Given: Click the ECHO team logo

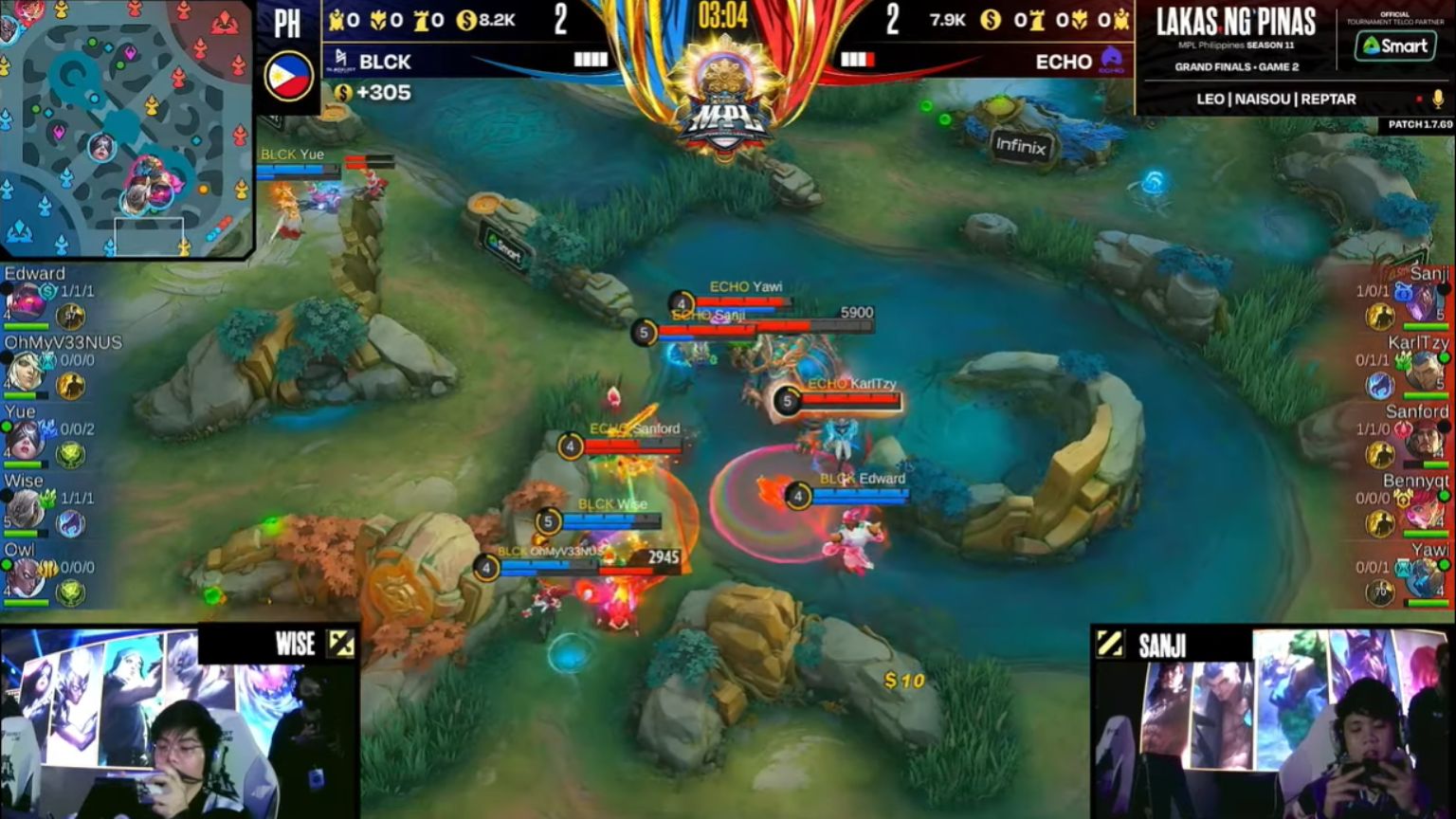Looking at the screenshot, I should (x=1110, y=61).
